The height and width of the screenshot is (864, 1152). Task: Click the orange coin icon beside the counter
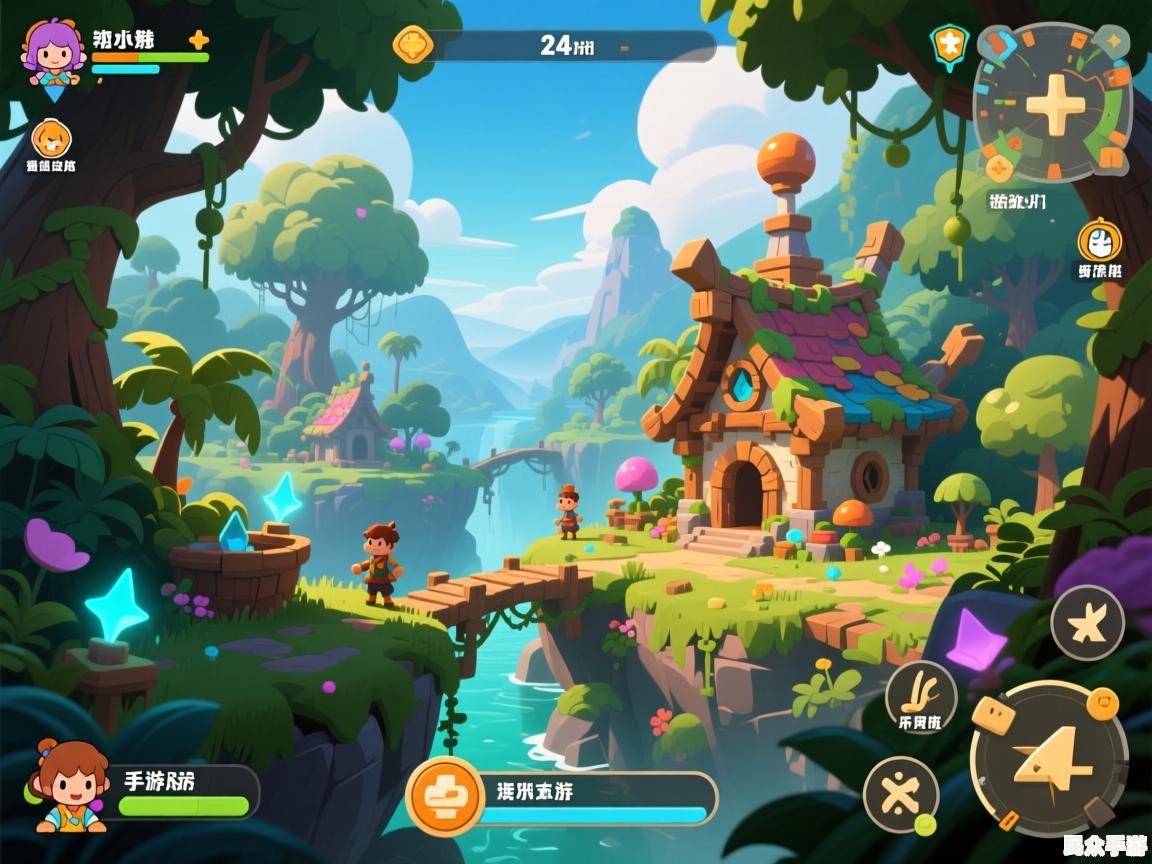[x=411, y=45]
